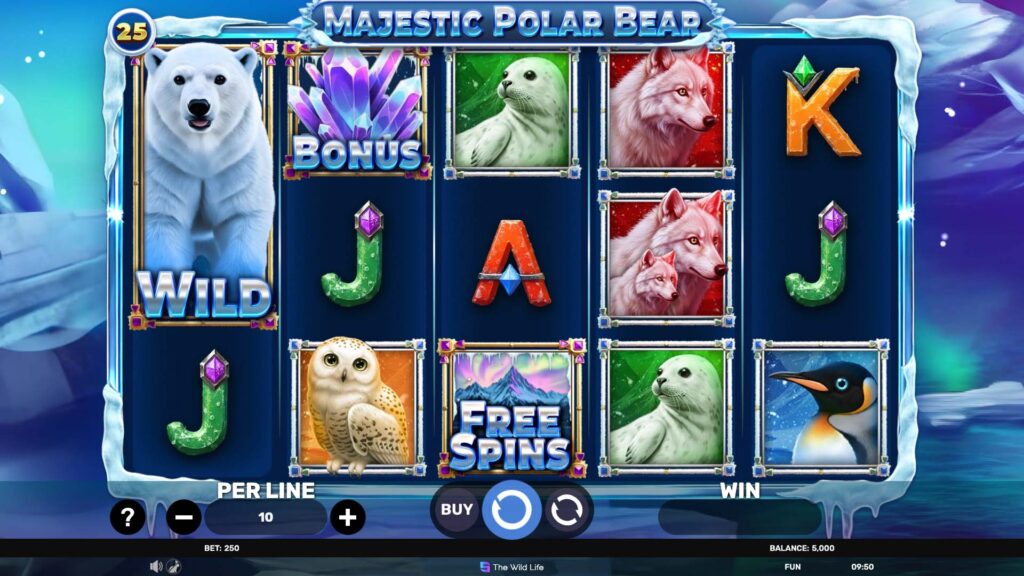1024x576 pixels.
Task: Open the help info with the question mark
Action: pyautogui.click(x=128, y=516)
